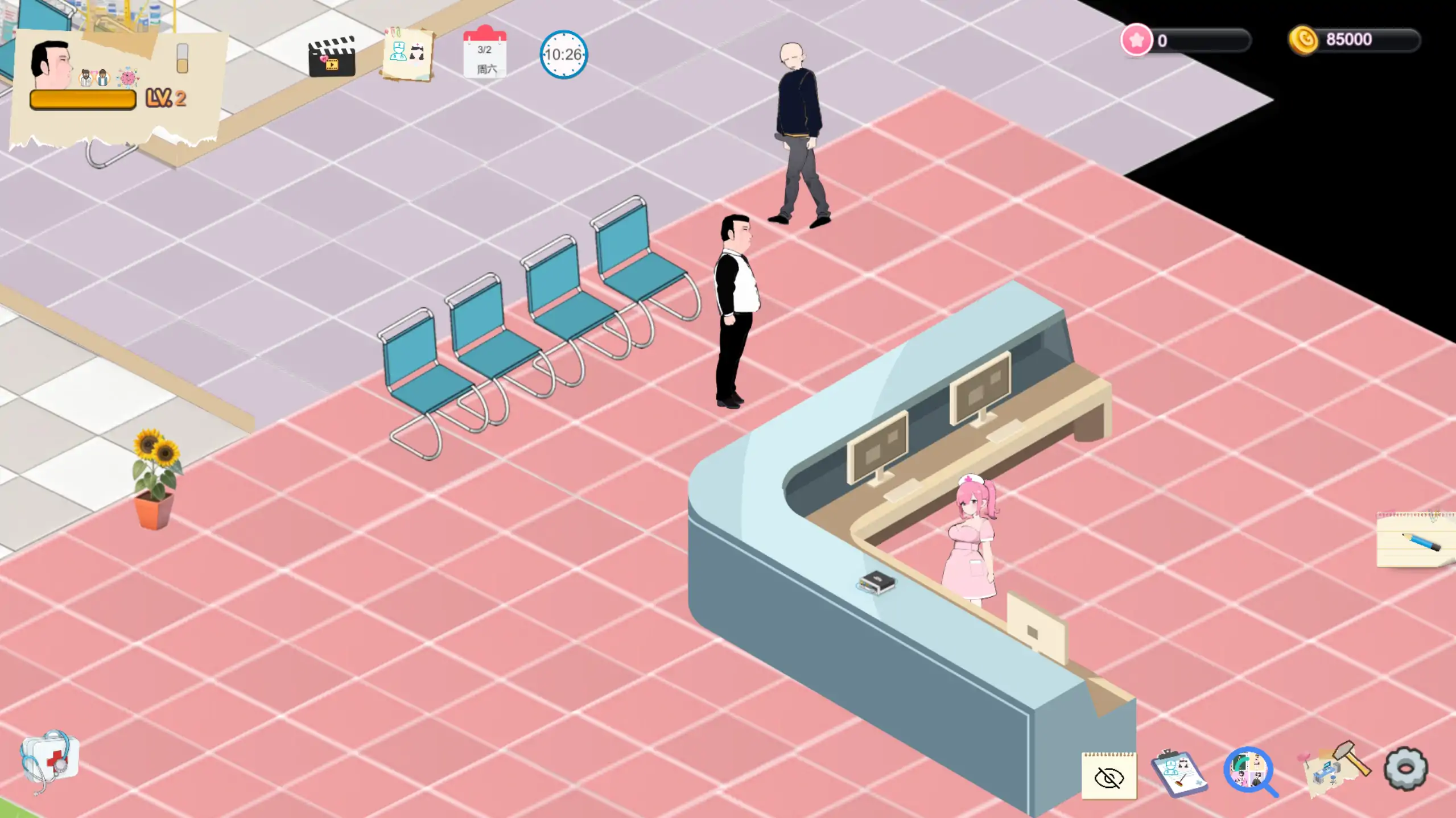Click the 3/2 calendar icon
The image size is (1456, 818).
[485, 53]
